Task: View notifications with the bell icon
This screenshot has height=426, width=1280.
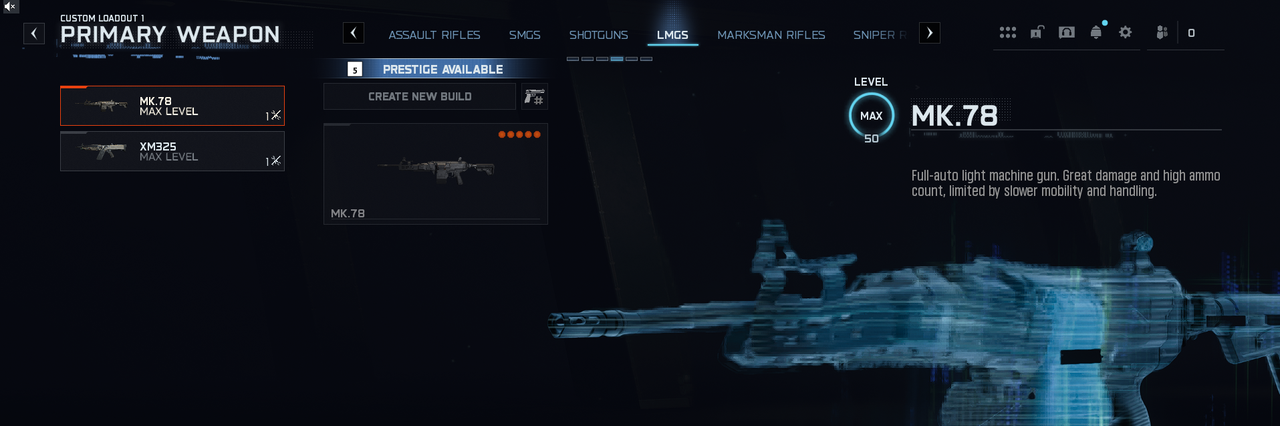Action: 1096,33
